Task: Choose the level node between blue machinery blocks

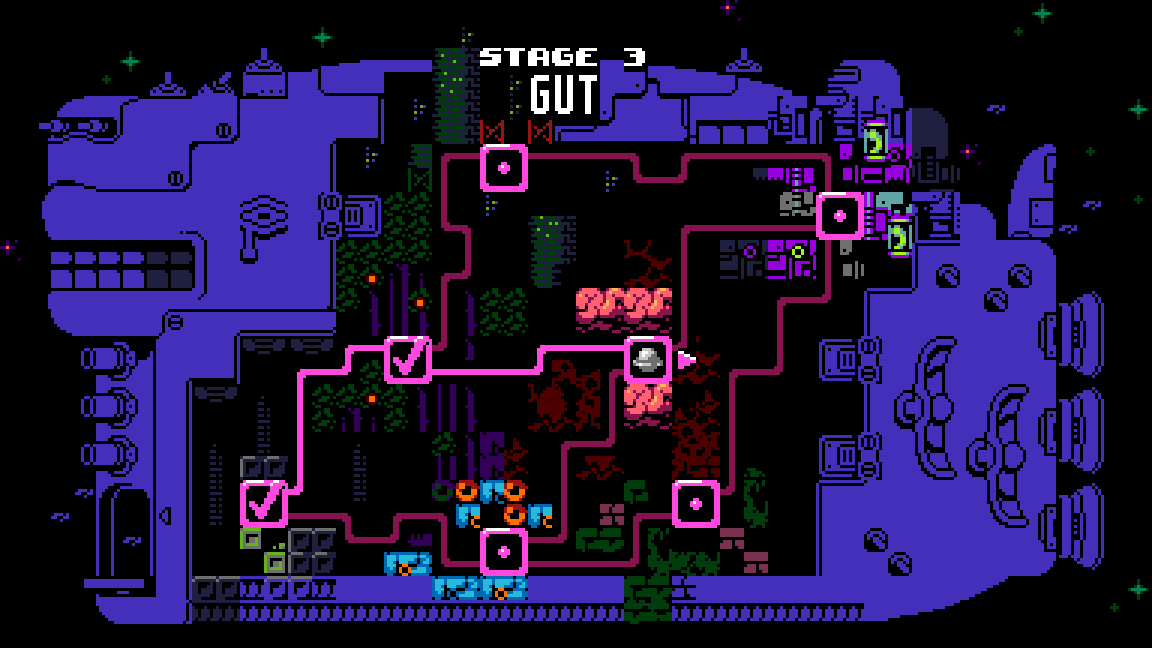Action: coord(504,551)
